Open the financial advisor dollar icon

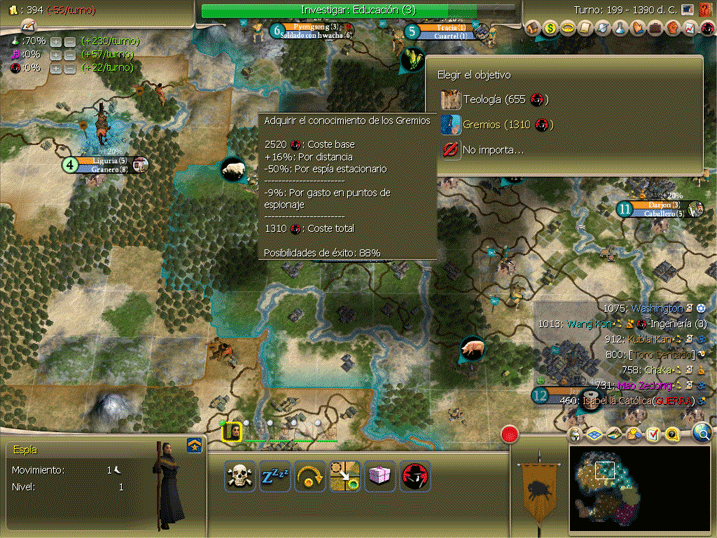(550, 28)
